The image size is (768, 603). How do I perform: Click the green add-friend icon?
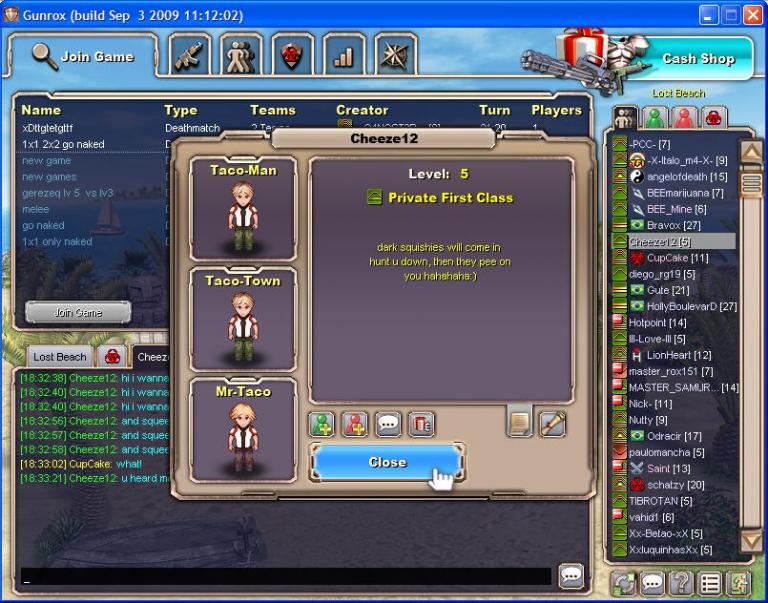322,424
